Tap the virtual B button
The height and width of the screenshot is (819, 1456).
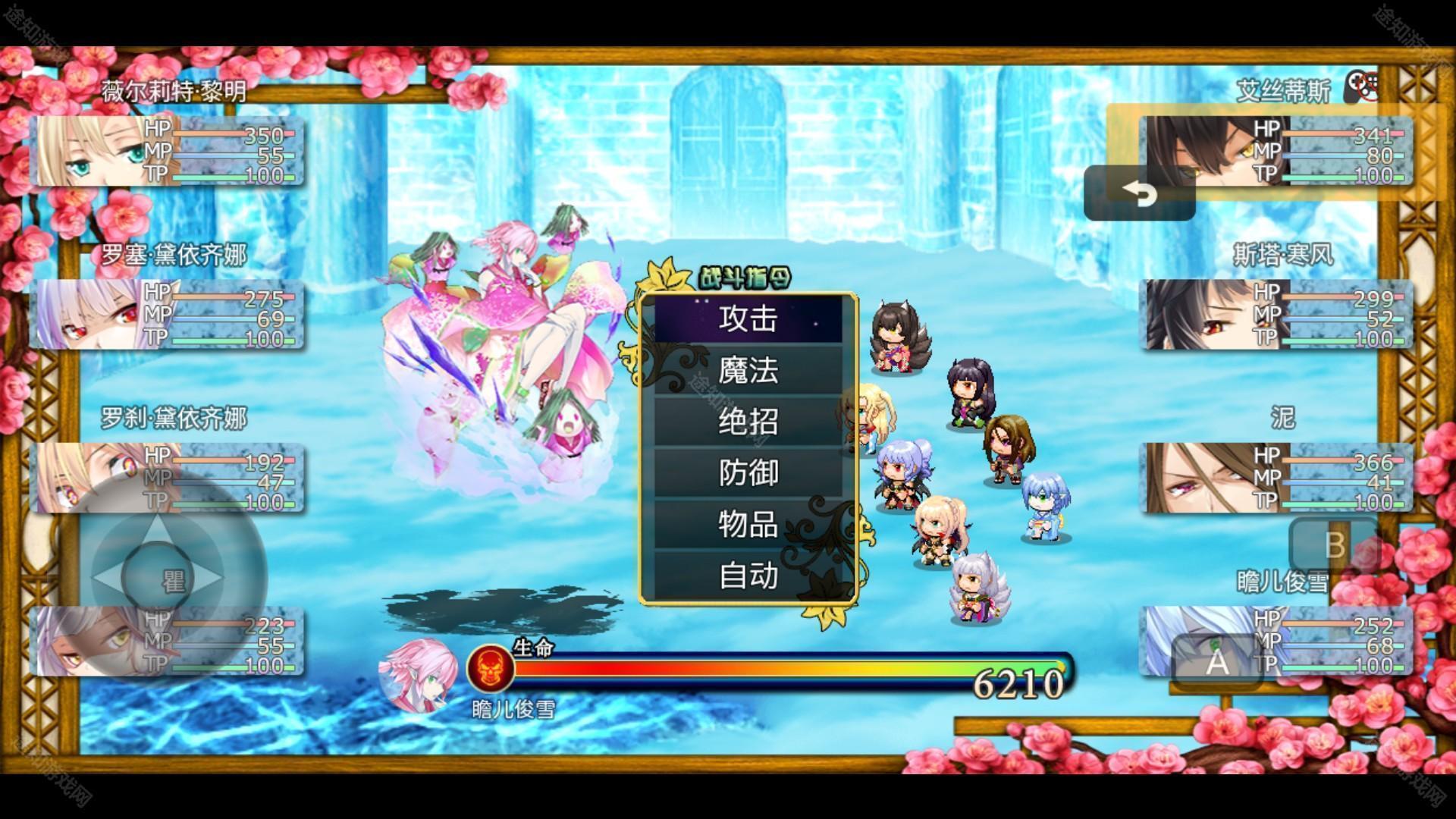(x=1333, y=546)
